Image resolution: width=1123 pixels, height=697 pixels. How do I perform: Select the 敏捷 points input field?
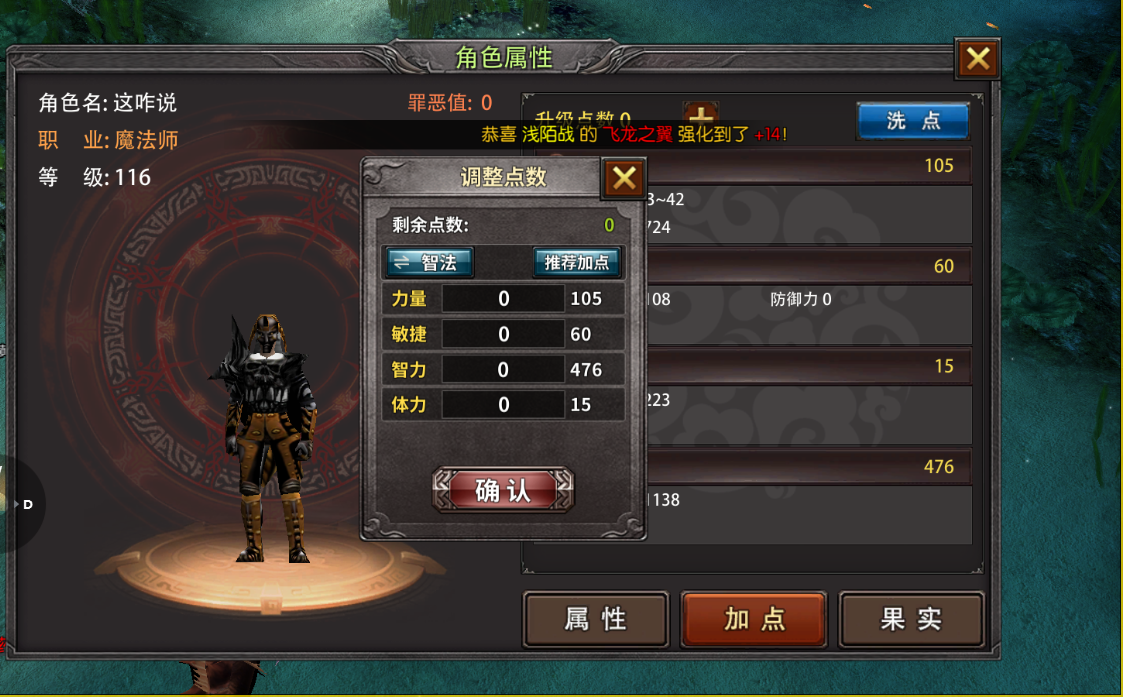[x=503, y=334]
